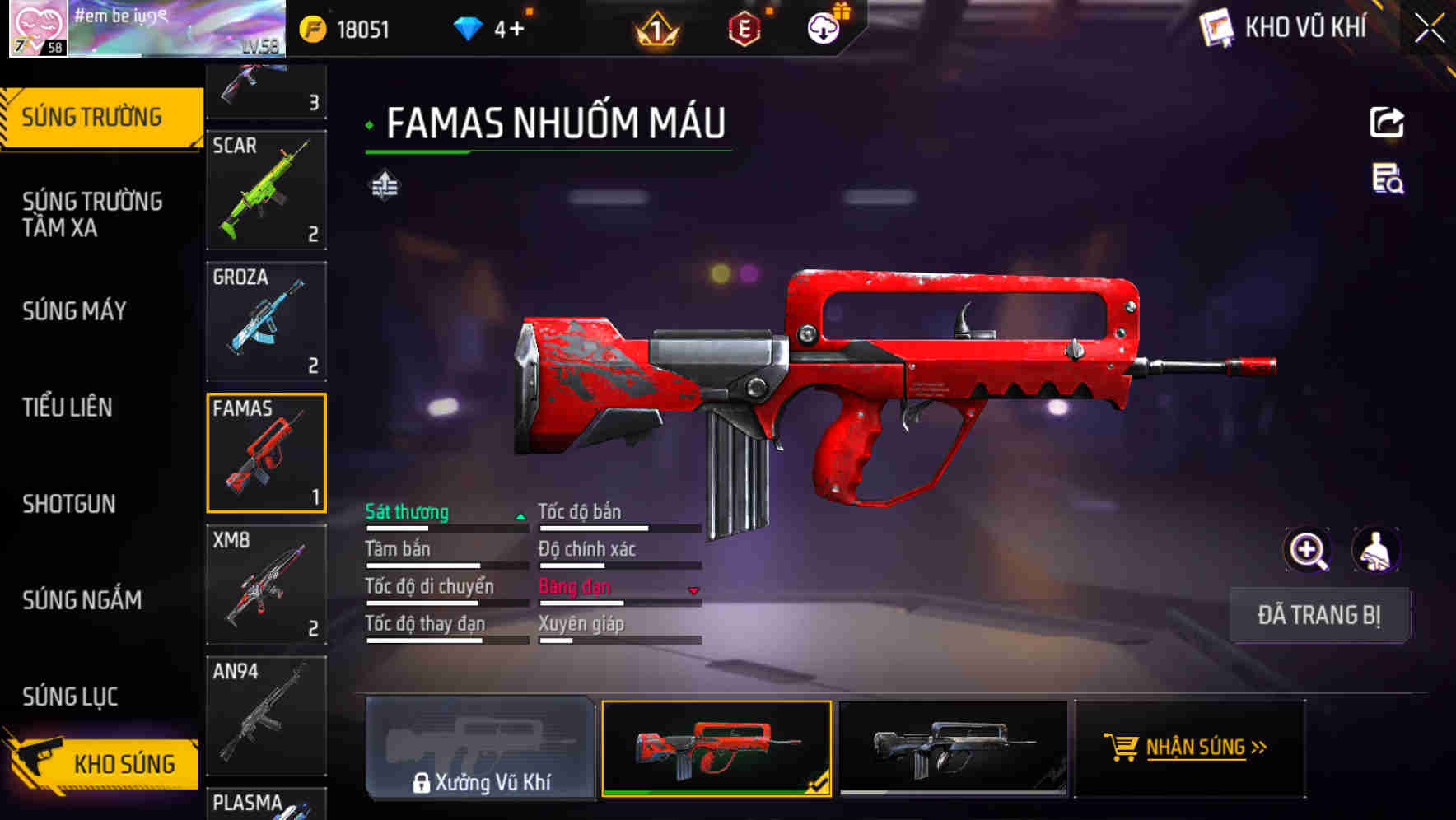The image size is (1456, 820).
Task: Open the Súng Máy weapon category
Action: tap(74, 311)
